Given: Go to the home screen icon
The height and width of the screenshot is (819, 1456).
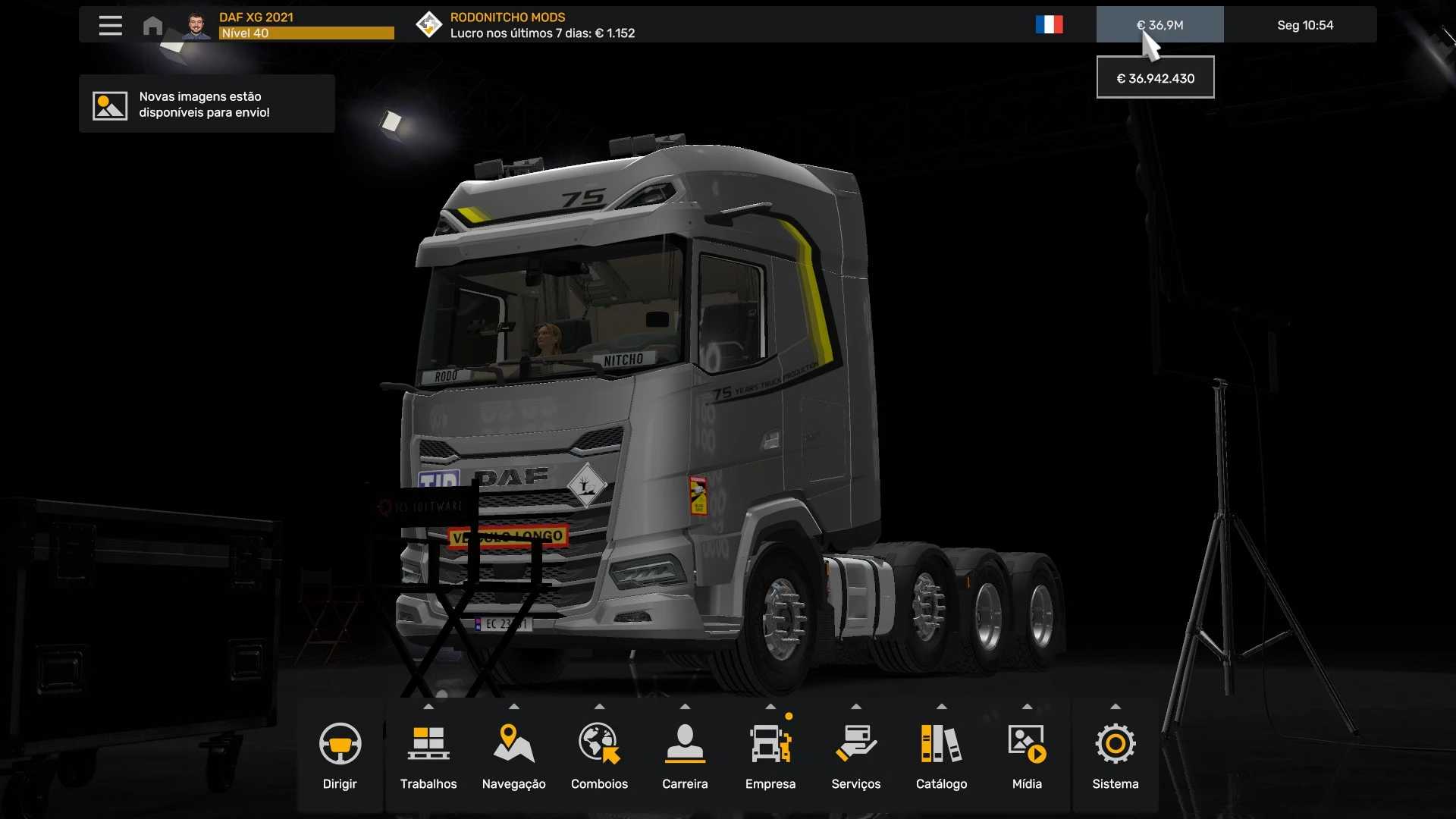Looking at the screenshot, I should pos(152,26).
